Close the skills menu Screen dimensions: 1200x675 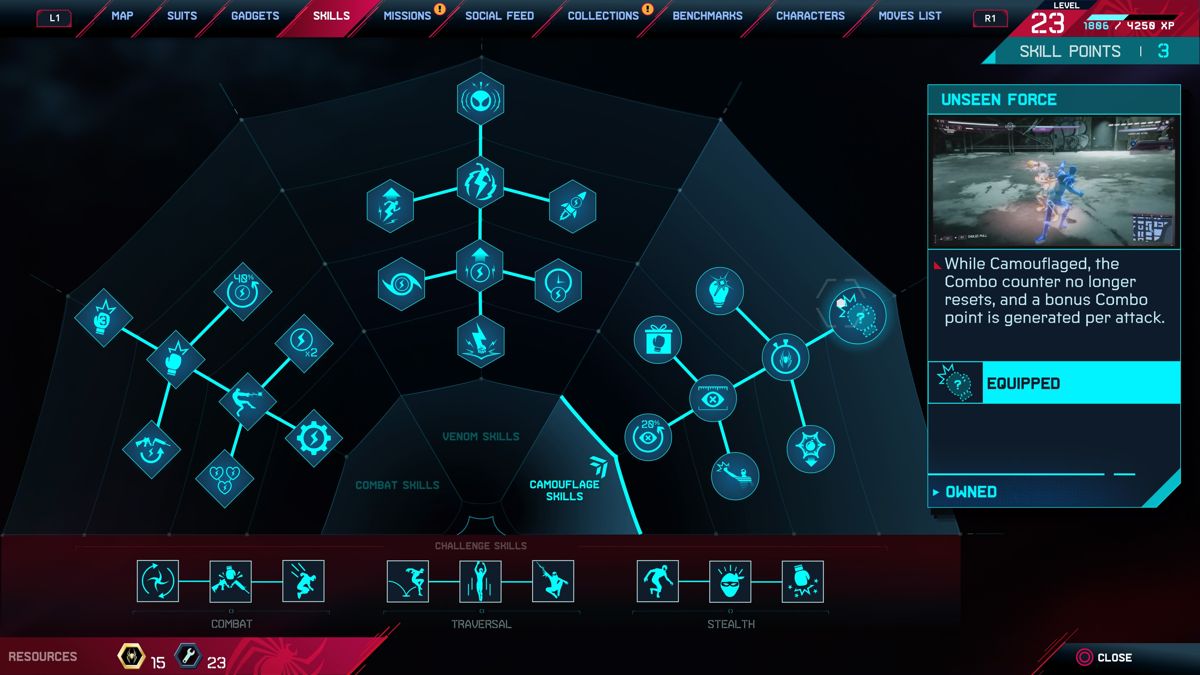tap(1104, 657)
